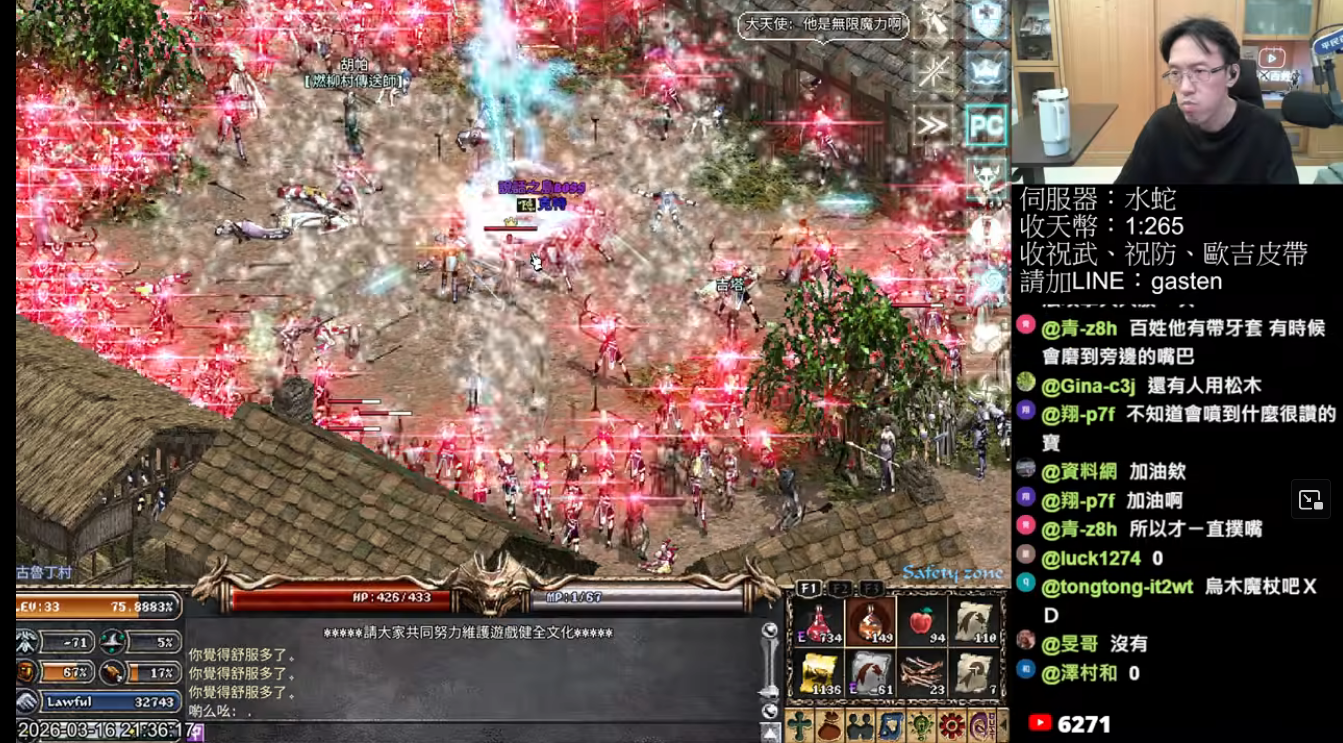Eat the red apple item
Screen dimensions: 1343x743
click(x=922, y=622)
